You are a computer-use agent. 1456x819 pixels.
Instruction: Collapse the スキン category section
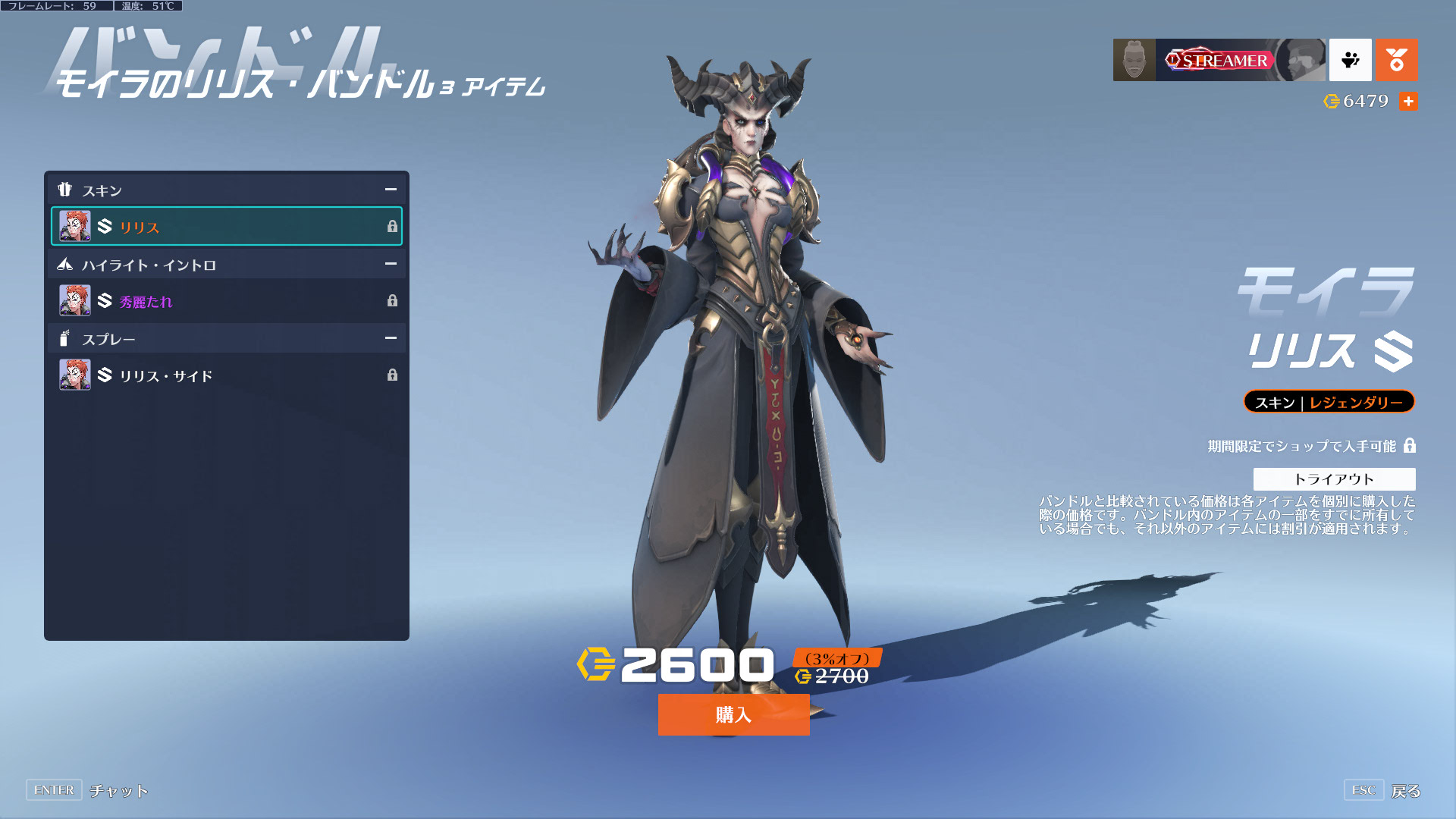[x=391, y=190]
